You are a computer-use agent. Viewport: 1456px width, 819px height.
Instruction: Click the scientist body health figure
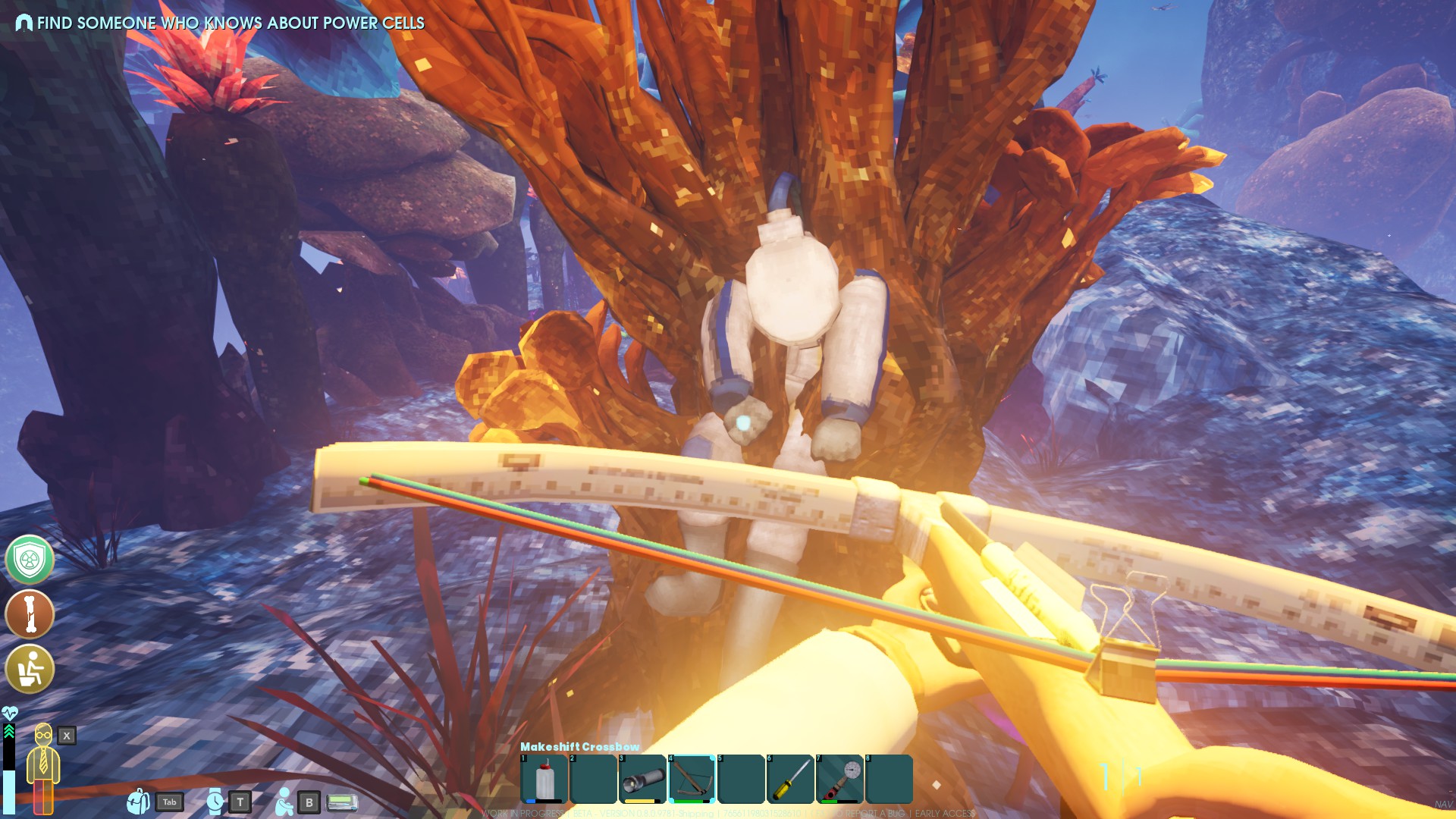(43, 766)
